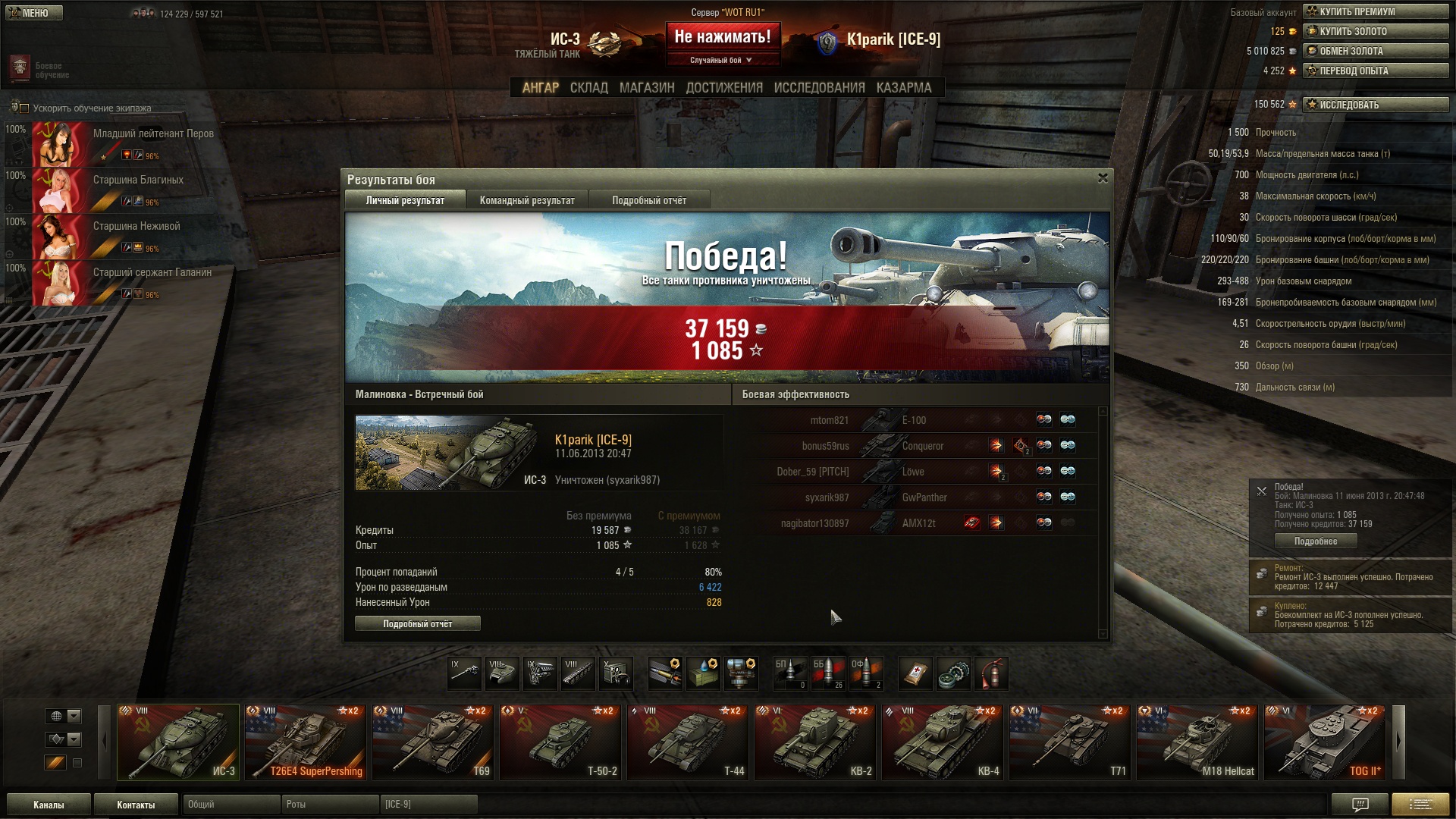1456x819 pixels.
Task: Open the Каналы chat button
Action: [49, 805]
